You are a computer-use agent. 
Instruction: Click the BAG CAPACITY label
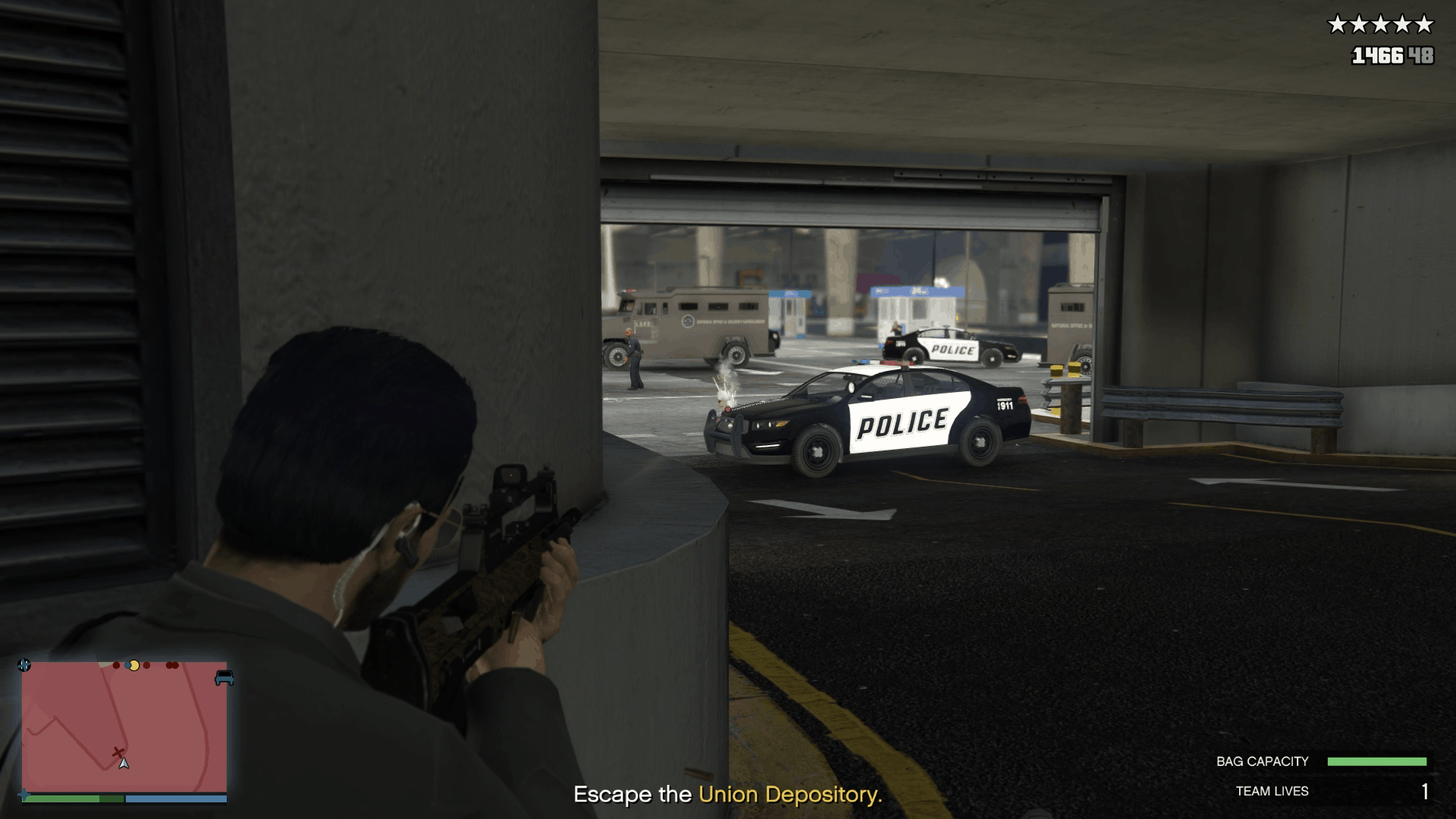tap(1263, 761)
